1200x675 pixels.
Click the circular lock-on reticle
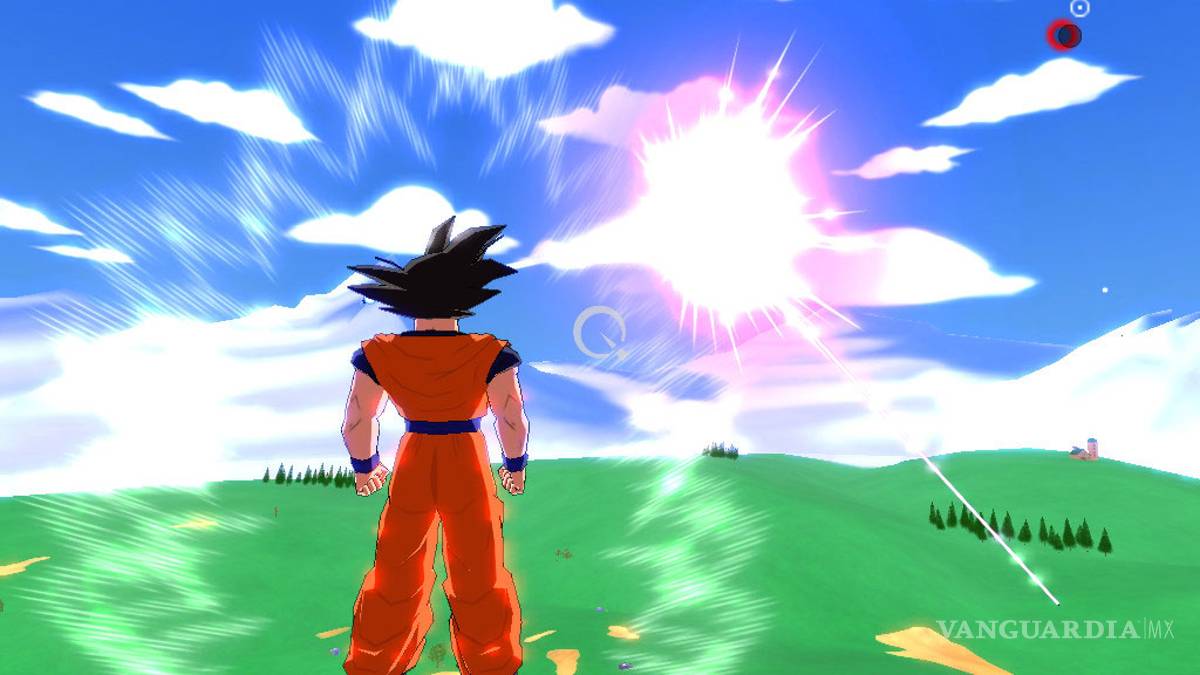600,333
